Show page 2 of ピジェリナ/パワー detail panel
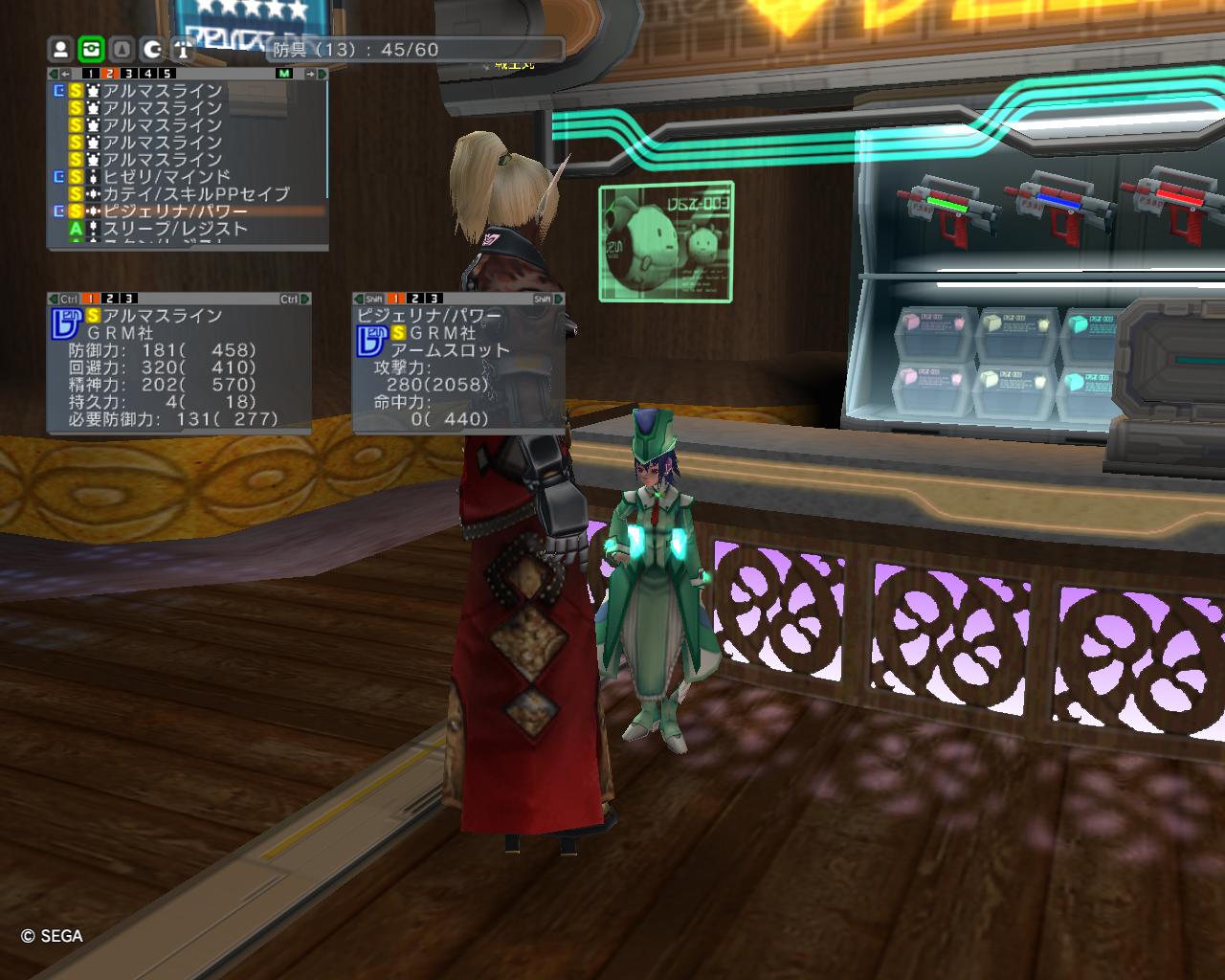The height and width of the screenshot is (980, 1225). tap(414, 300)
